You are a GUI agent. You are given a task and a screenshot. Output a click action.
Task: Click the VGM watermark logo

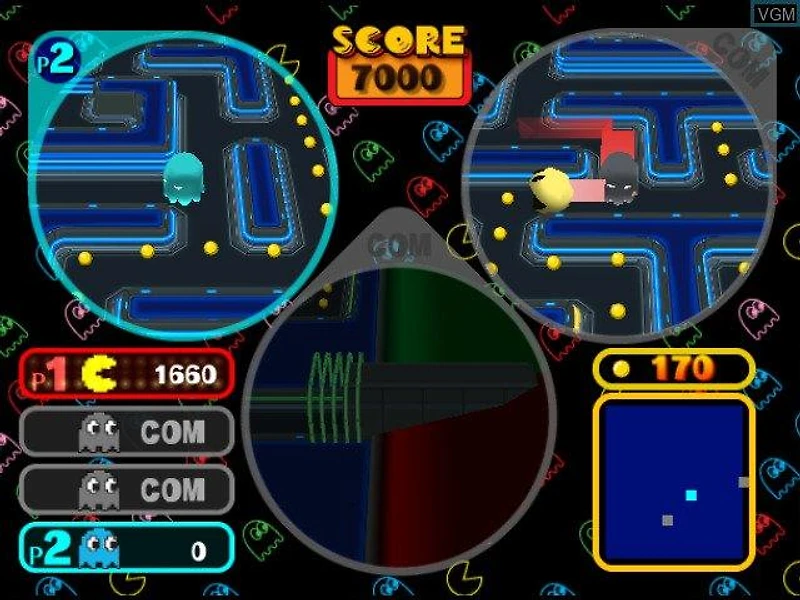point(774,15)
